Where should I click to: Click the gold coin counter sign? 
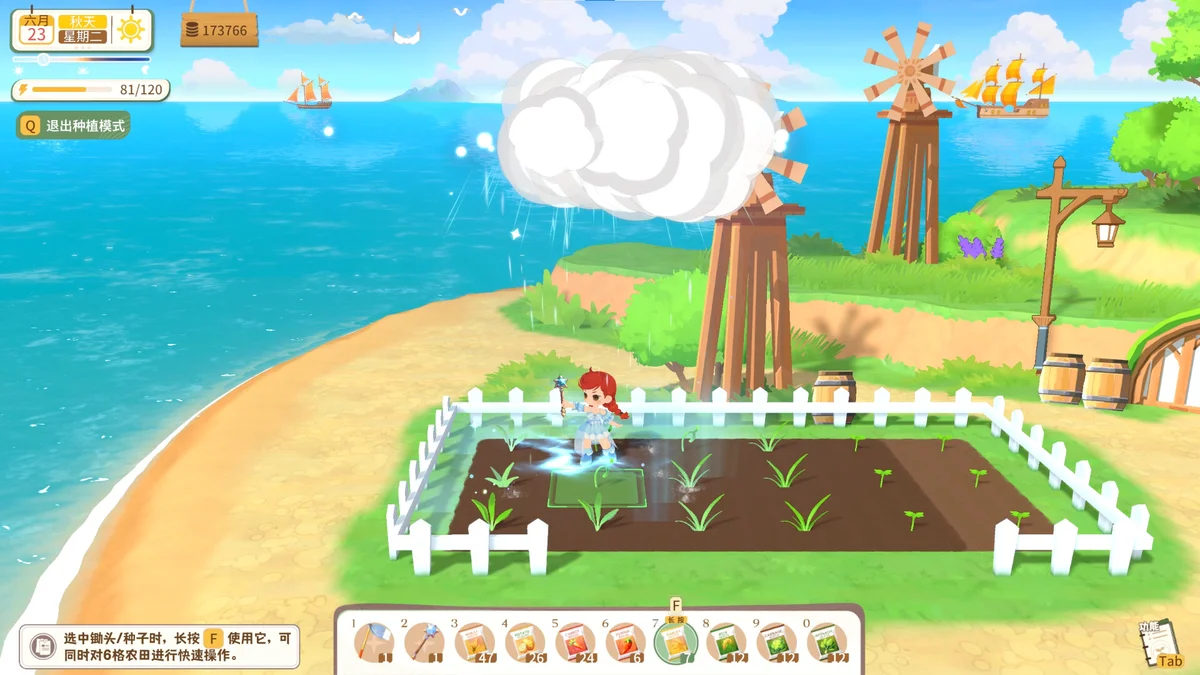[x=219, y=30]
